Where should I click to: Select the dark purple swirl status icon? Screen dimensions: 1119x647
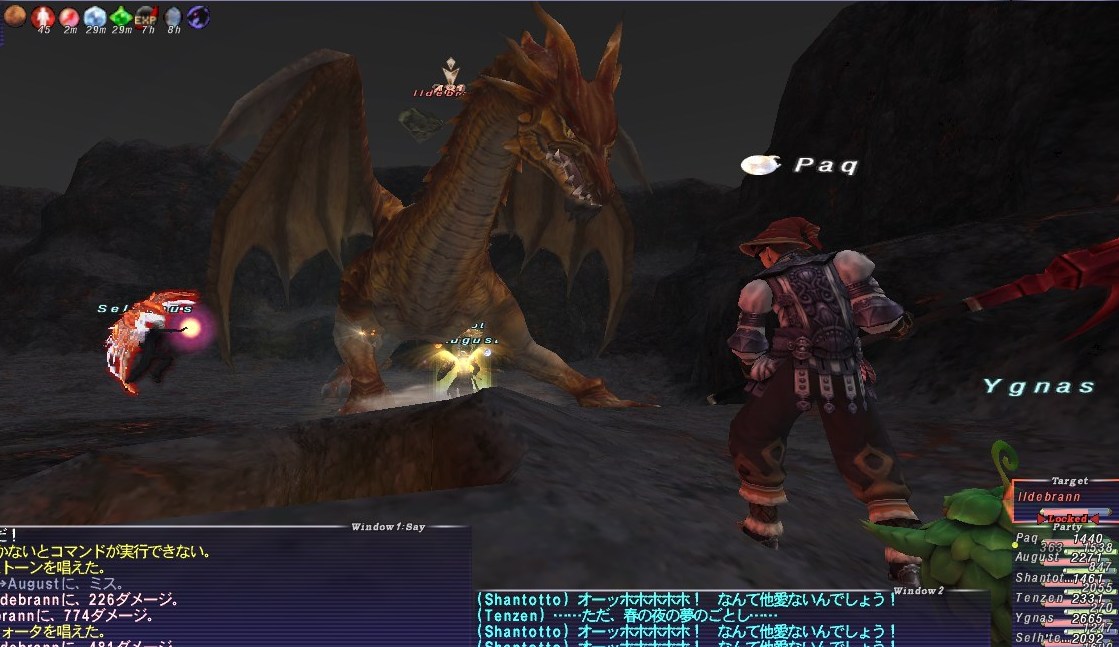(x=198, y=16)
